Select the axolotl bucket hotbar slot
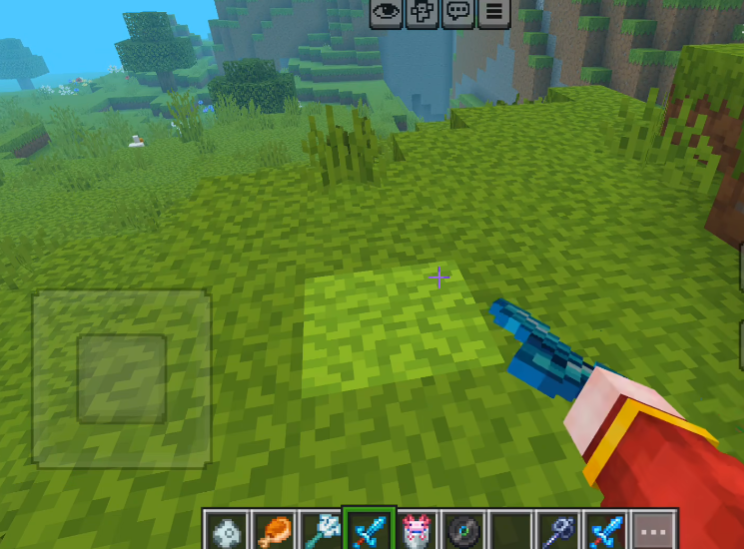The width and height of the screenshot is (744, 549). (416, 529)
